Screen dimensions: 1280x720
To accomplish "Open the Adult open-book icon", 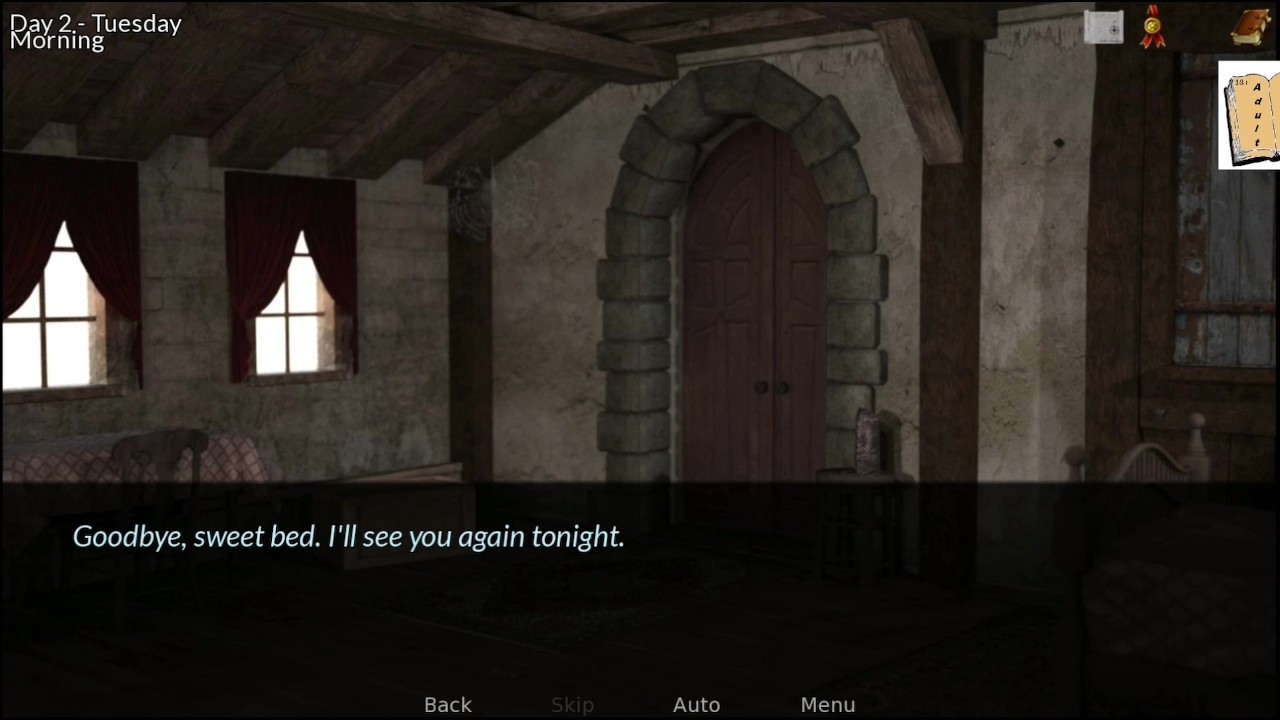I will coord(1250,115).
